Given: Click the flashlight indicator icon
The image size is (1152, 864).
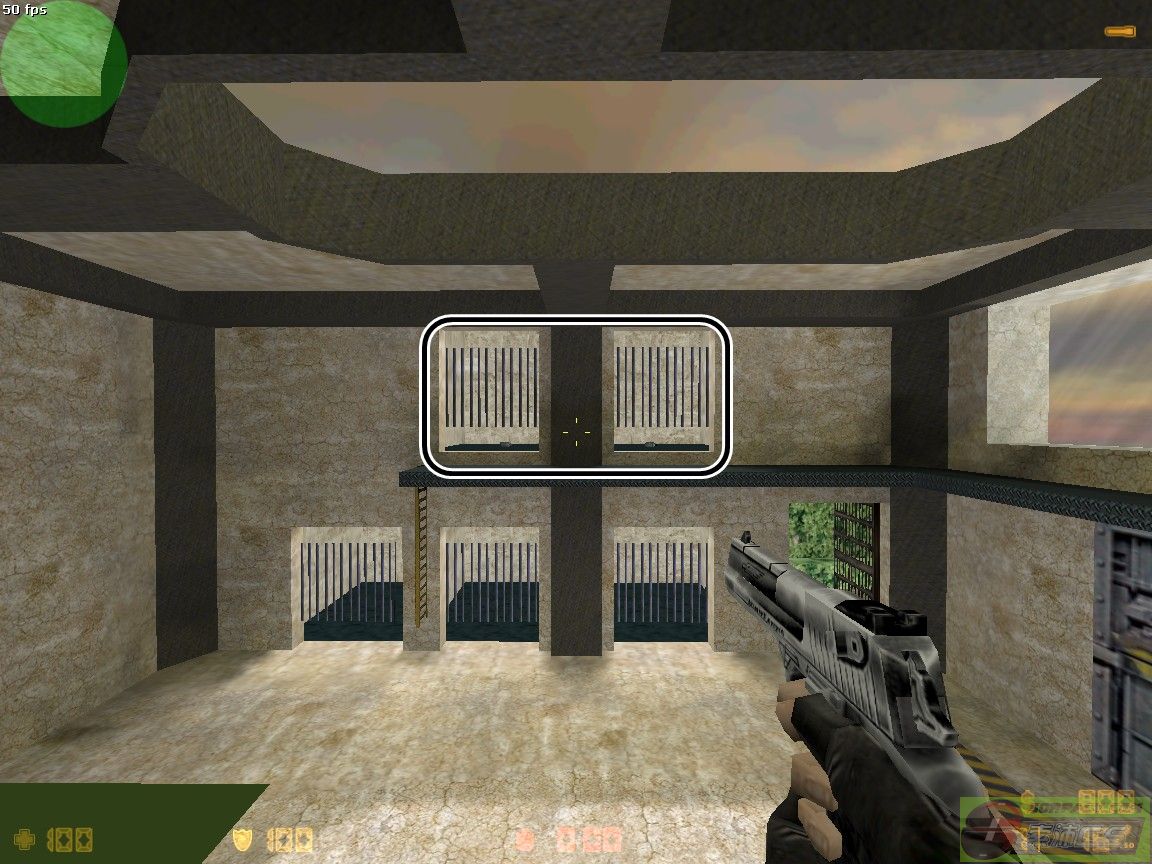Looking at the screenshot, I should [x=1119, y=32].
